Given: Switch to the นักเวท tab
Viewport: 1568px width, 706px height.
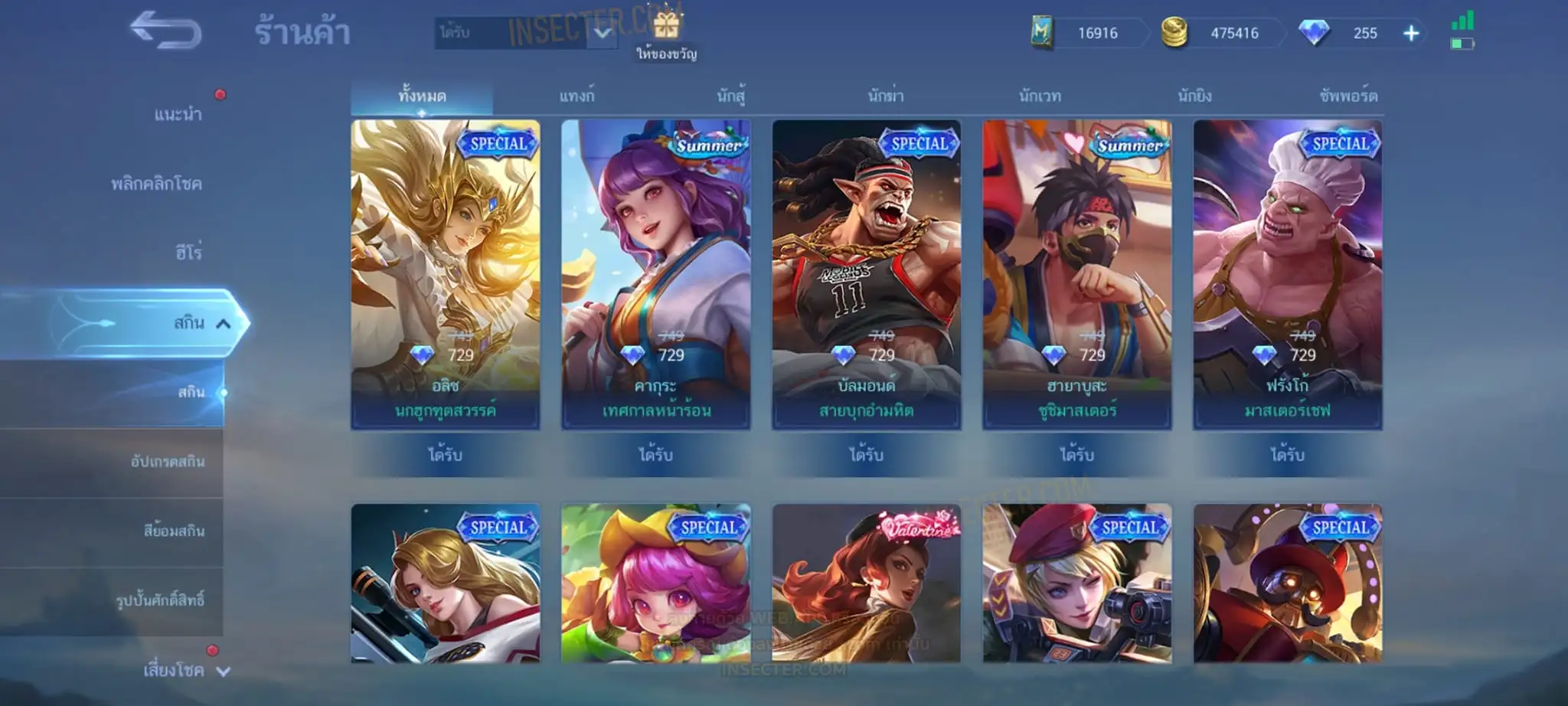Looking at the screenshot, I should pos(1040,96).
